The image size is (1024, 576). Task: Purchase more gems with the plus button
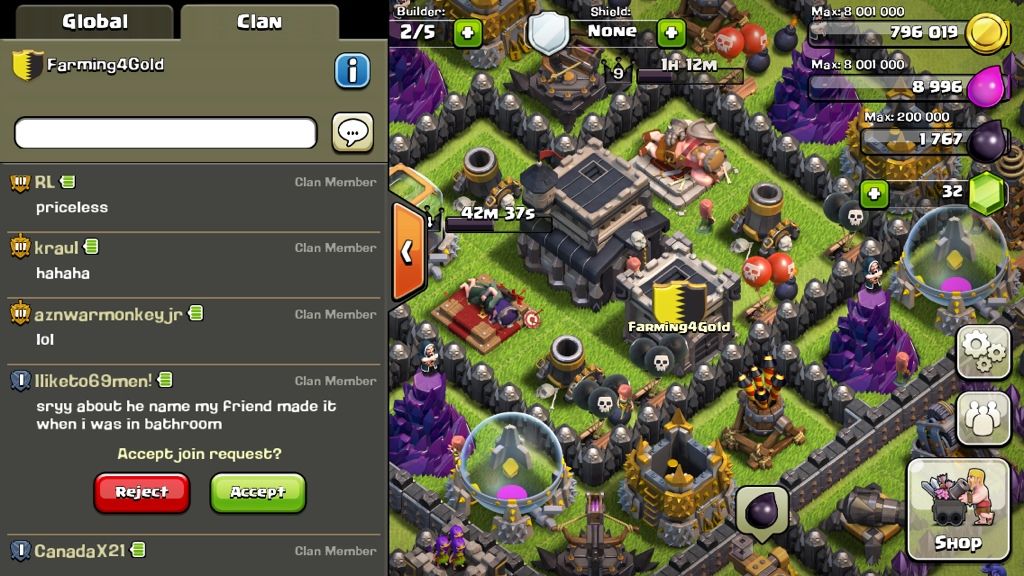[874, 193]
